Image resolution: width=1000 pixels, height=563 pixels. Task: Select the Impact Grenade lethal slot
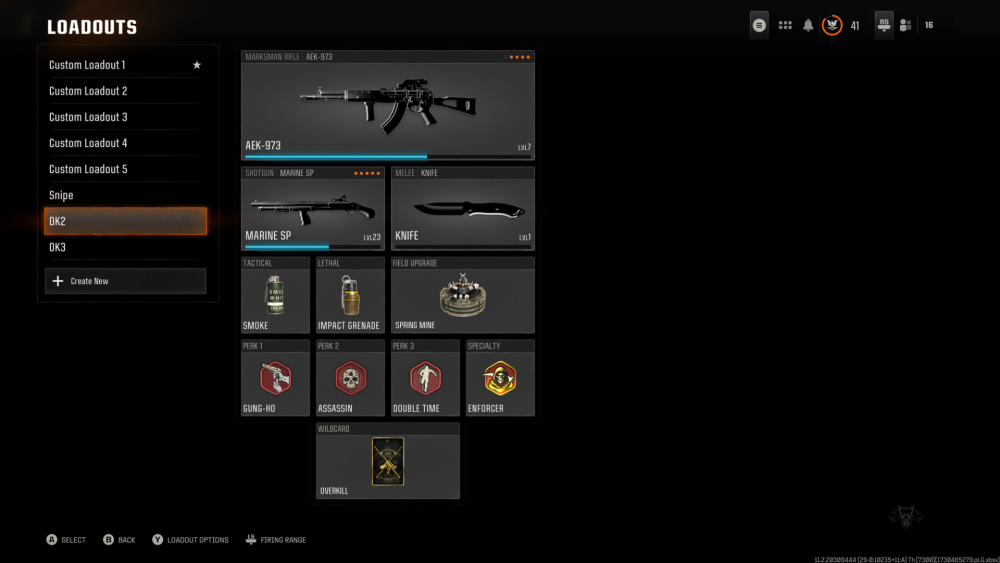[x=350, y=295]
